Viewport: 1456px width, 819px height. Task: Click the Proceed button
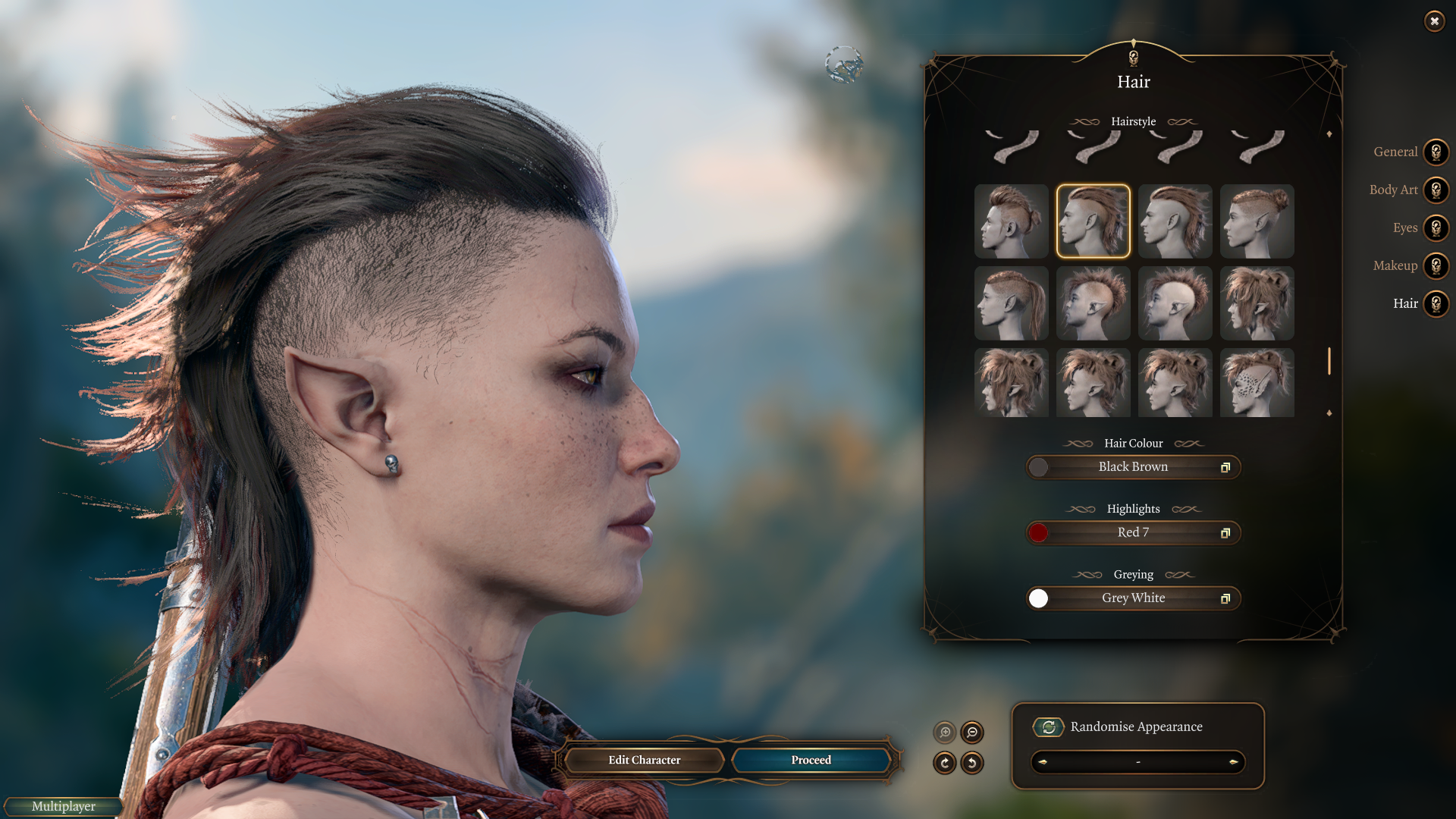click(x=811, y=760)
